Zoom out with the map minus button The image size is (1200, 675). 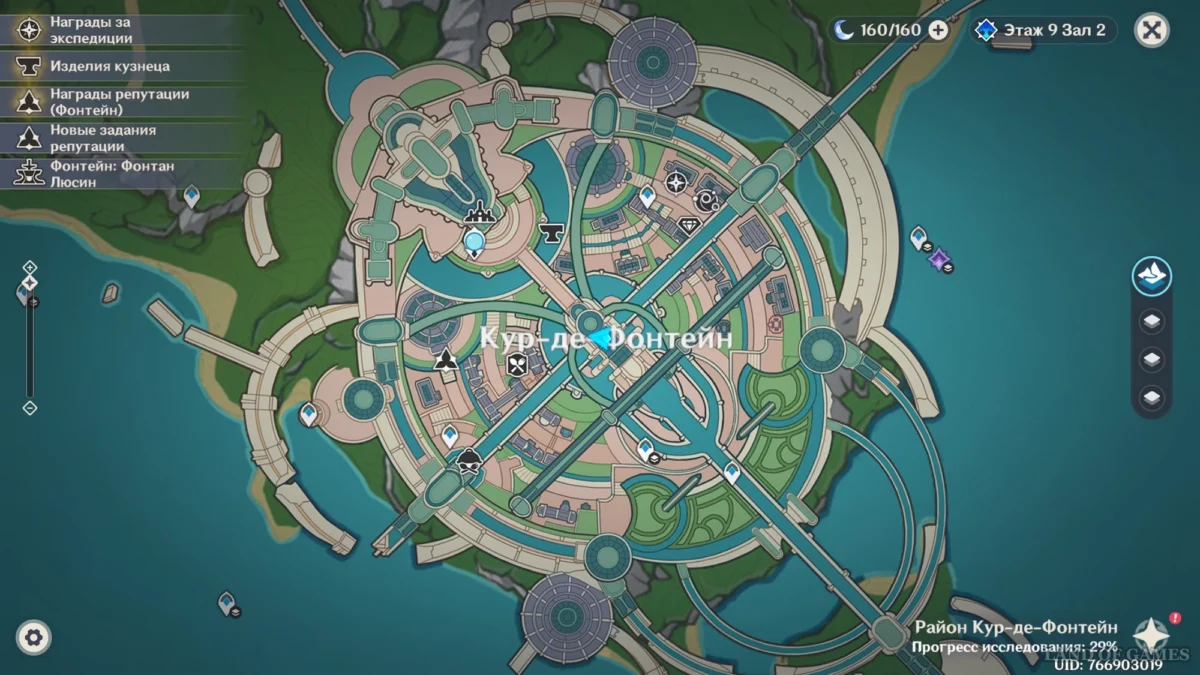pyautogui.click(x=30, y=407)
